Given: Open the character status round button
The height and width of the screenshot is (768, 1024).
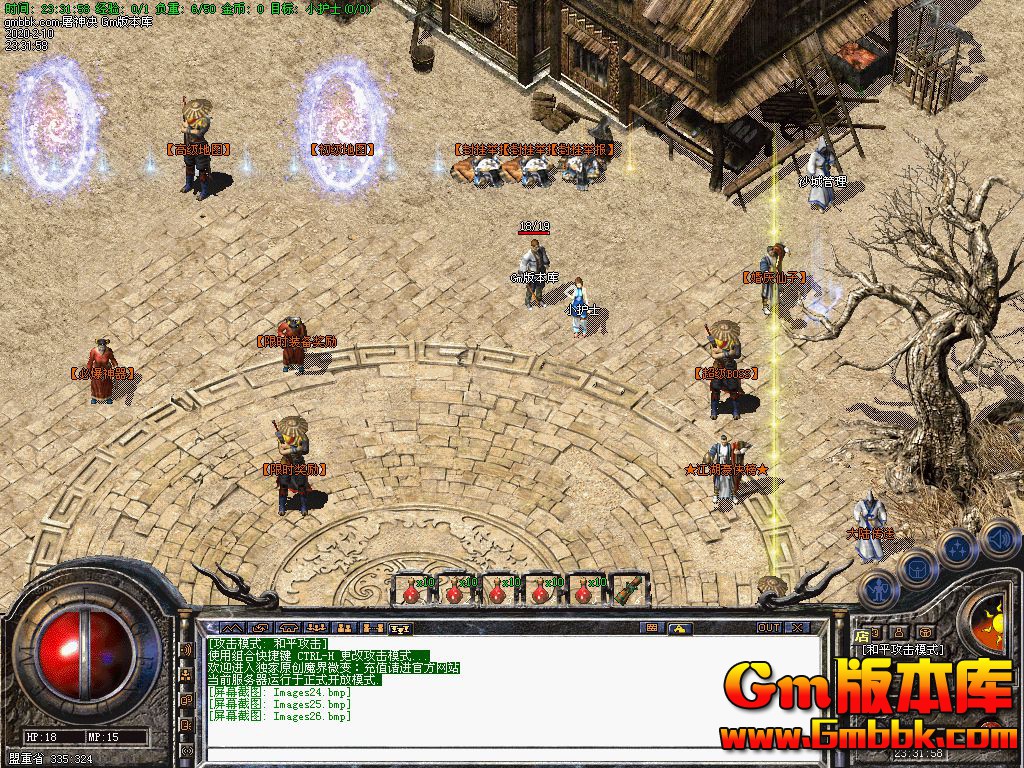Looking at the screenshot, I should coord(878,590).
